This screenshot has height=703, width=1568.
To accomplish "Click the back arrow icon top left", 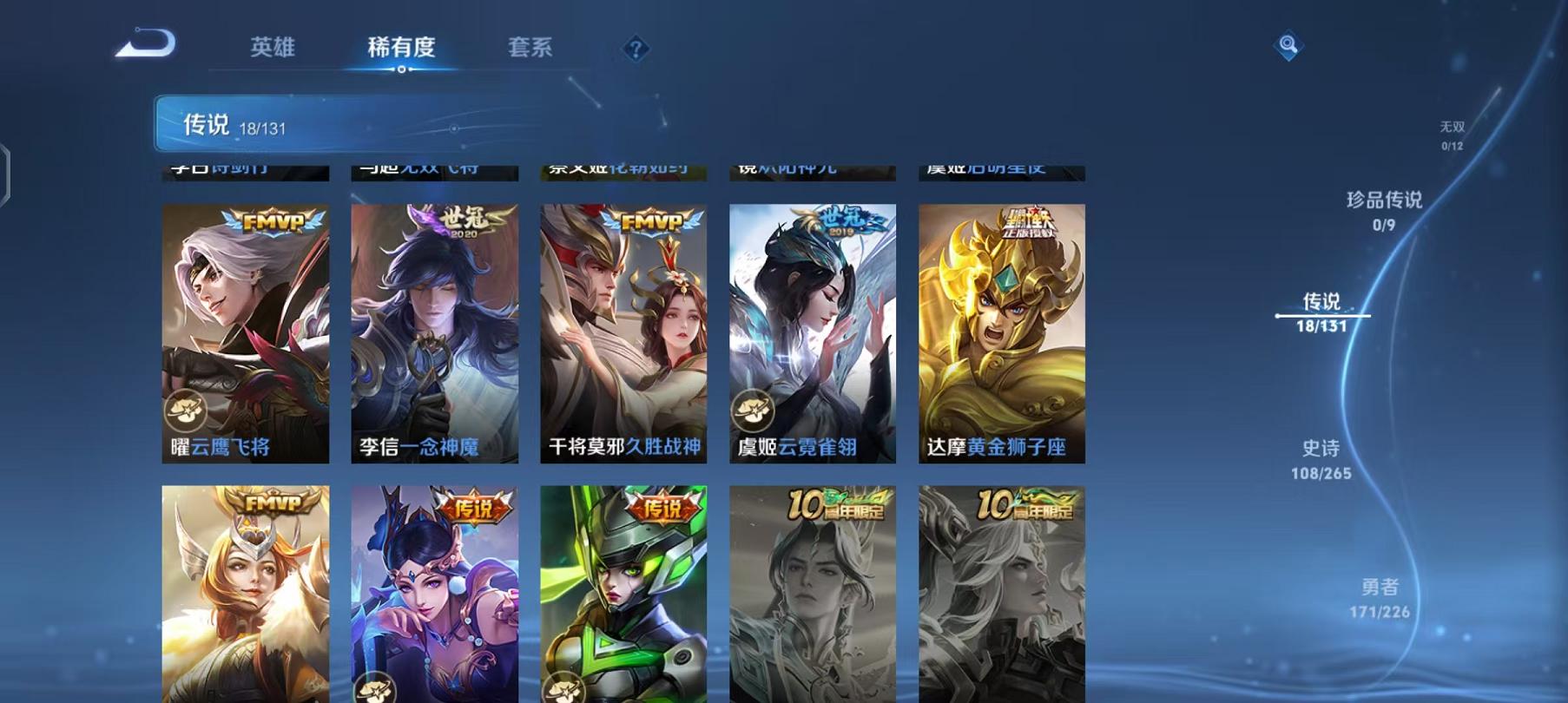I will click(x=146, y=42).
